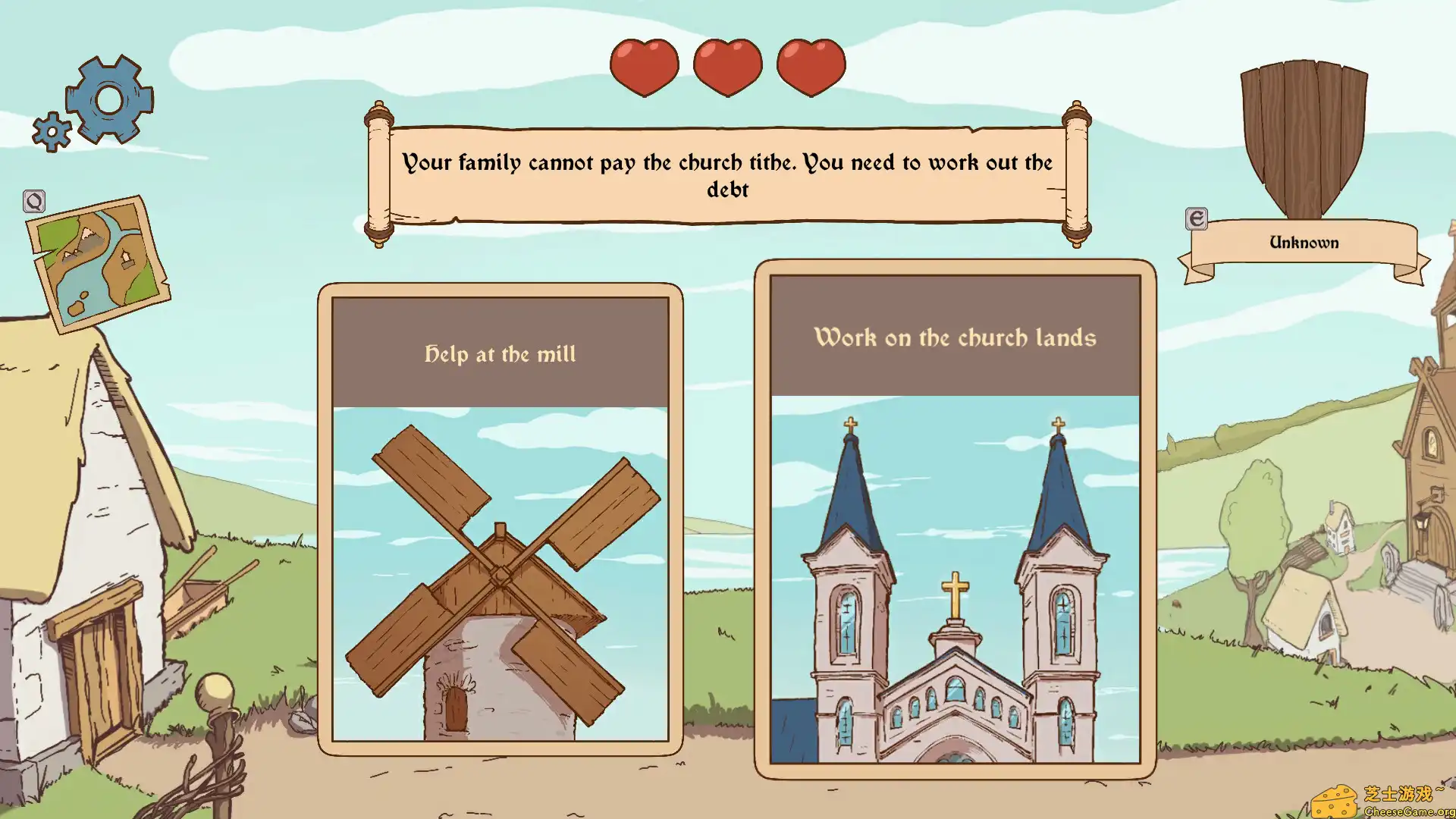The width and height of the screenshot is (1456, 819).
Task: Select the magnifier Q hotkey icon
Action: click(x=33, y=201)
